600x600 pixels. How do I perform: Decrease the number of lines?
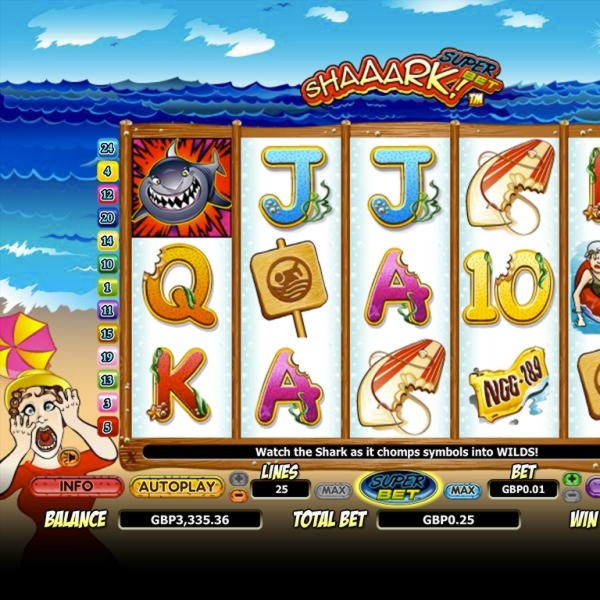(239, 495)
